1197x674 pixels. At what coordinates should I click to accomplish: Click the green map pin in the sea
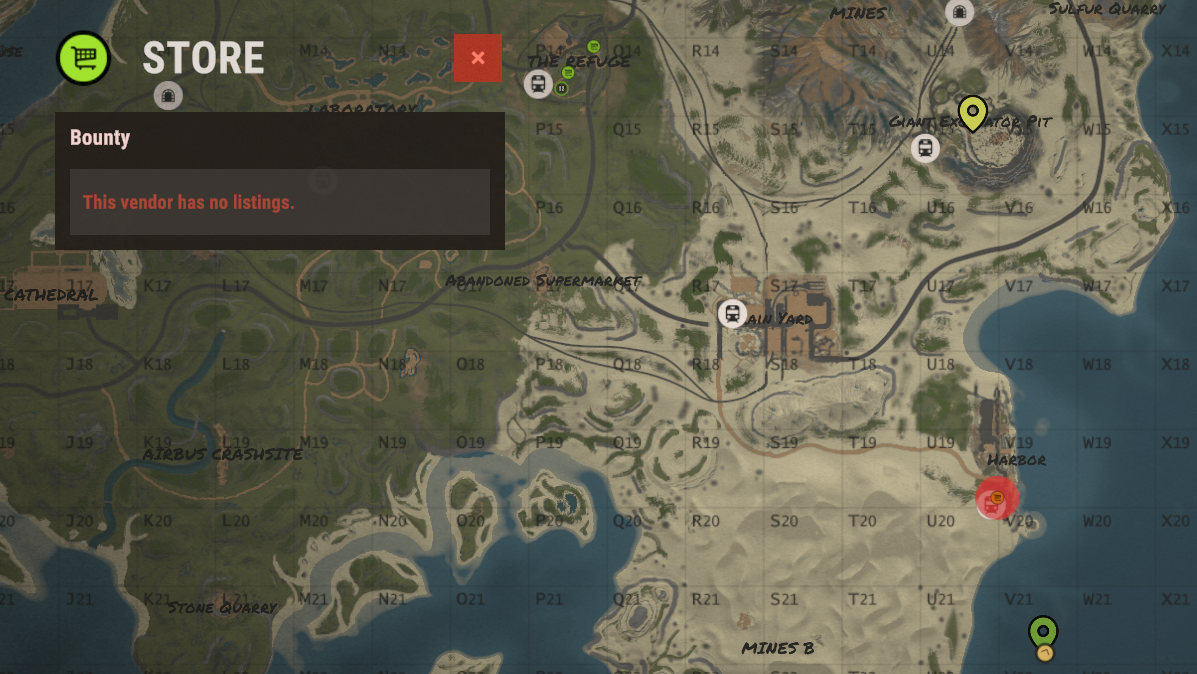(x=1043, y=632)
